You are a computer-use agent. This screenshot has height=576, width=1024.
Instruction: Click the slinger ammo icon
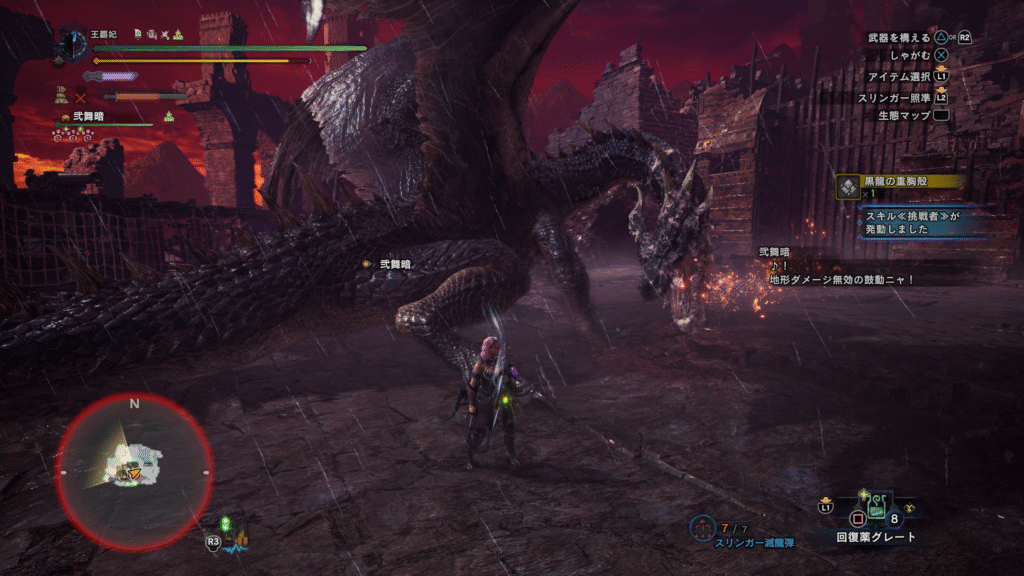coord(703,526)
